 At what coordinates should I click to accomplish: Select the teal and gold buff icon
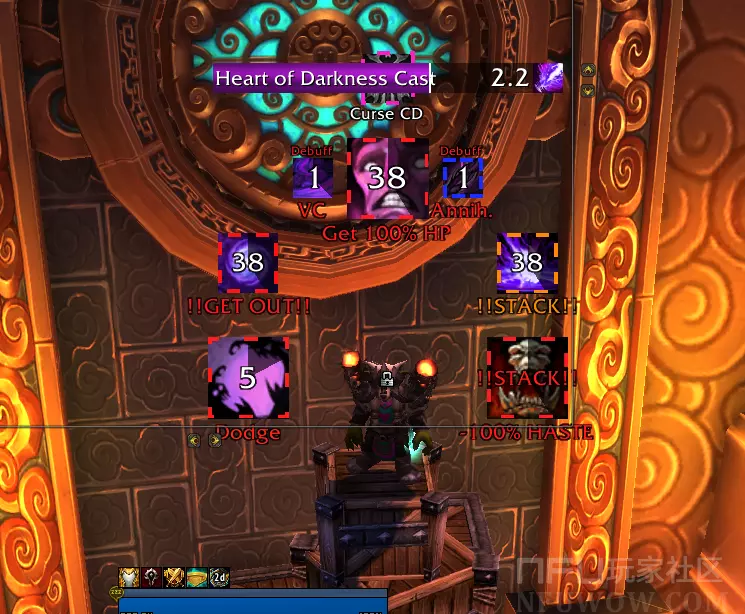pos(196,576)
